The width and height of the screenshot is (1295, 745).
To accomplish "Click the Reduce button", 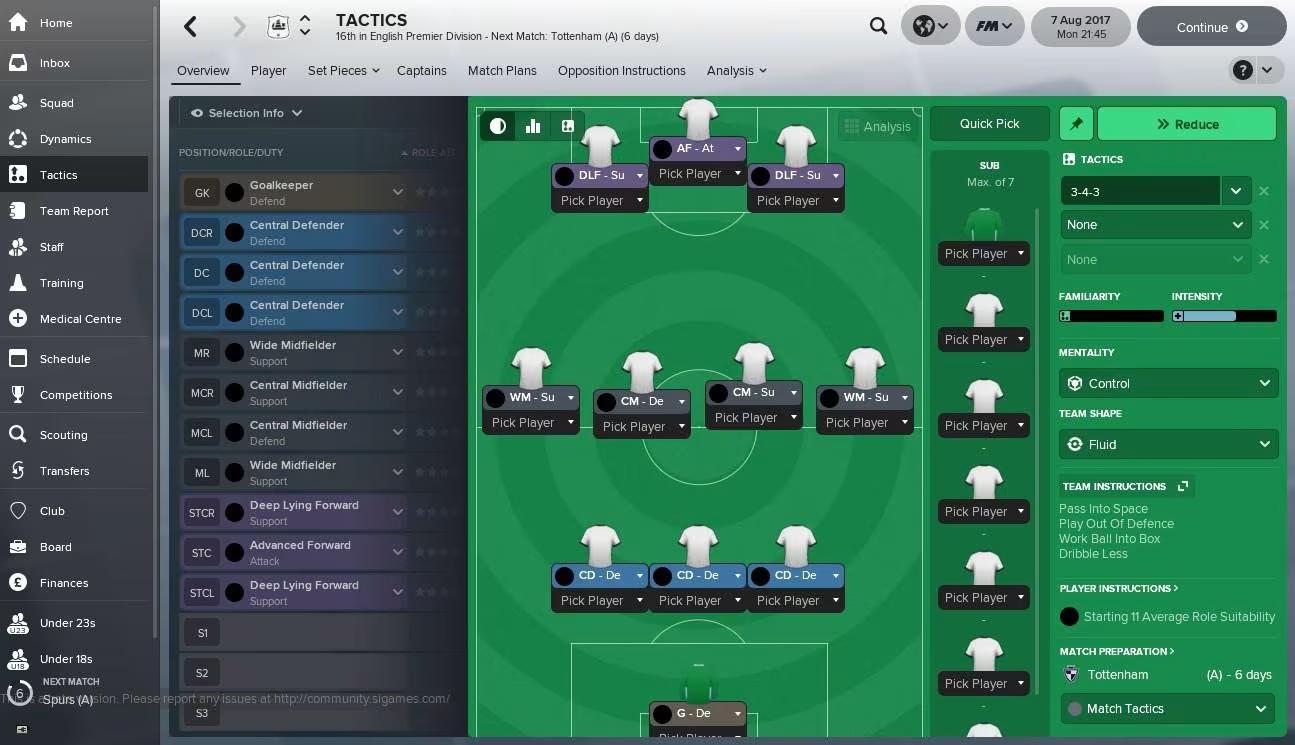I will (1187, 123).
